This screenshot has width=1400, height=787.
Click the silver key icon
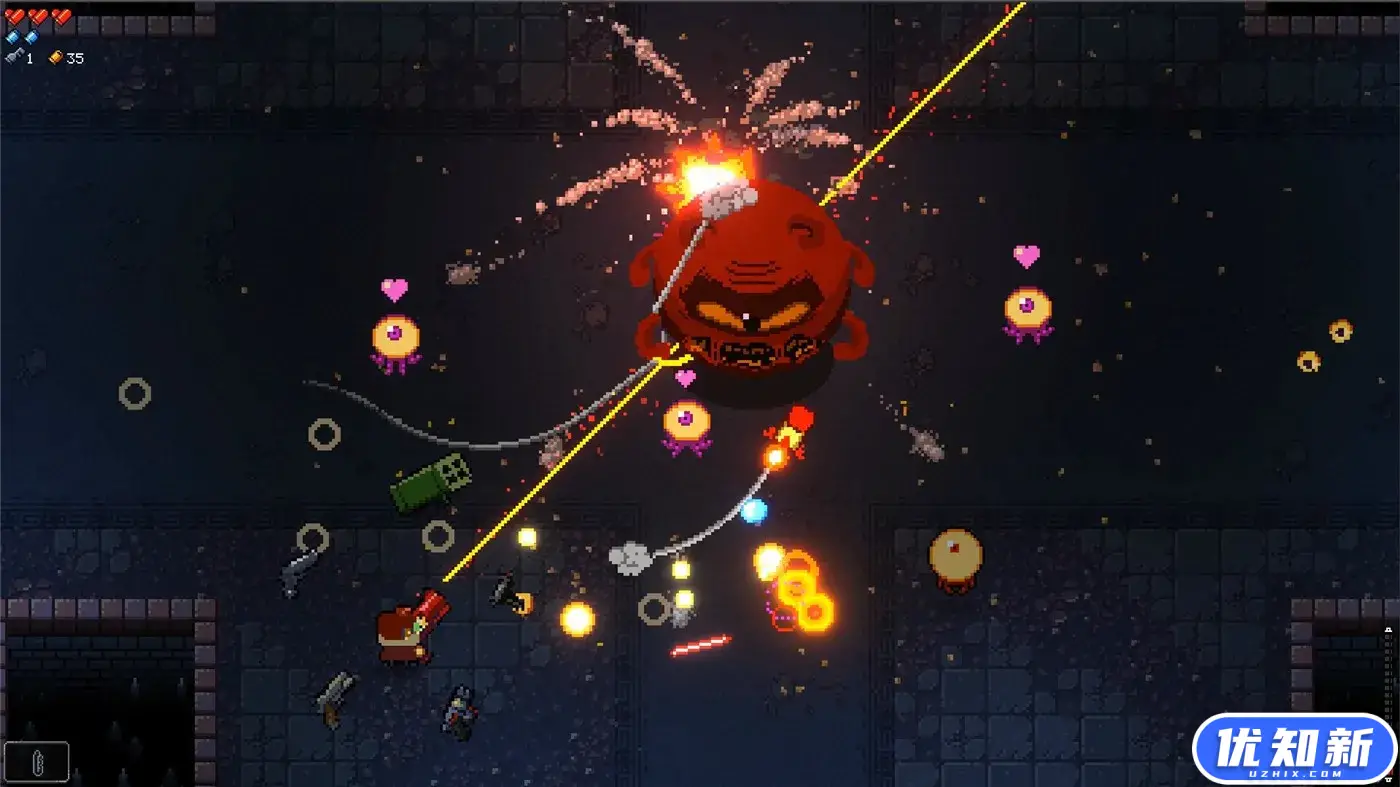tap(13, 58)
